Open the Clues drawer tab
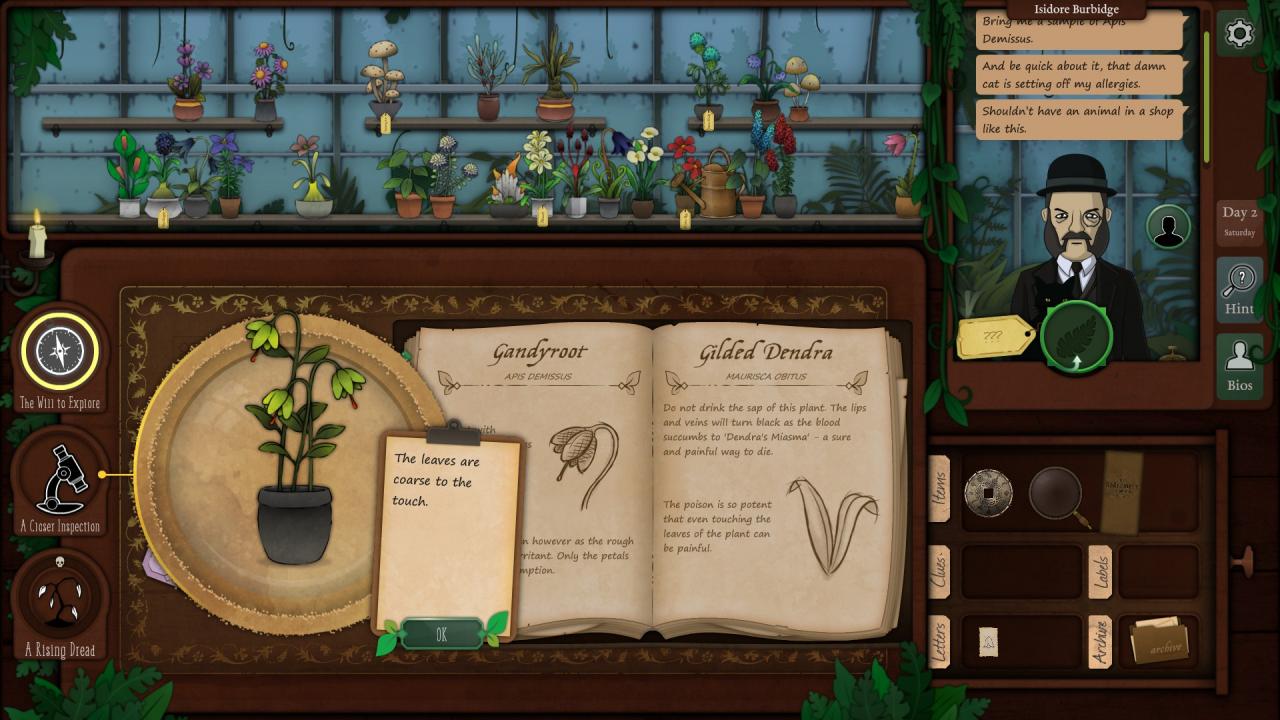The image size is (1280, 720). coord(940,572)
